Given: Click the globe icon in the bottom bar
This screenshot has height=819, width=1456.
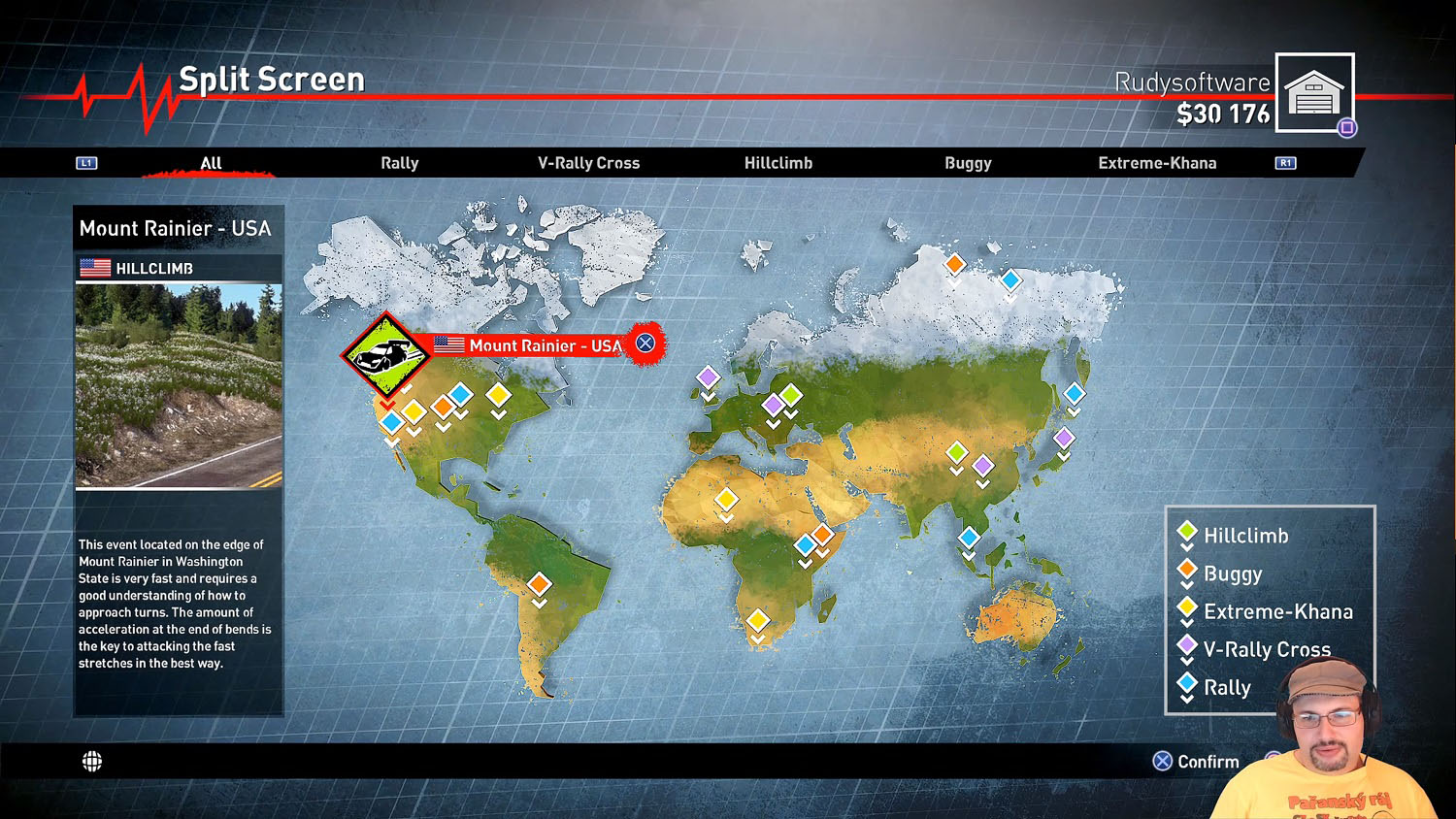Looking at the screenshot, I should [x=92, y=762].
